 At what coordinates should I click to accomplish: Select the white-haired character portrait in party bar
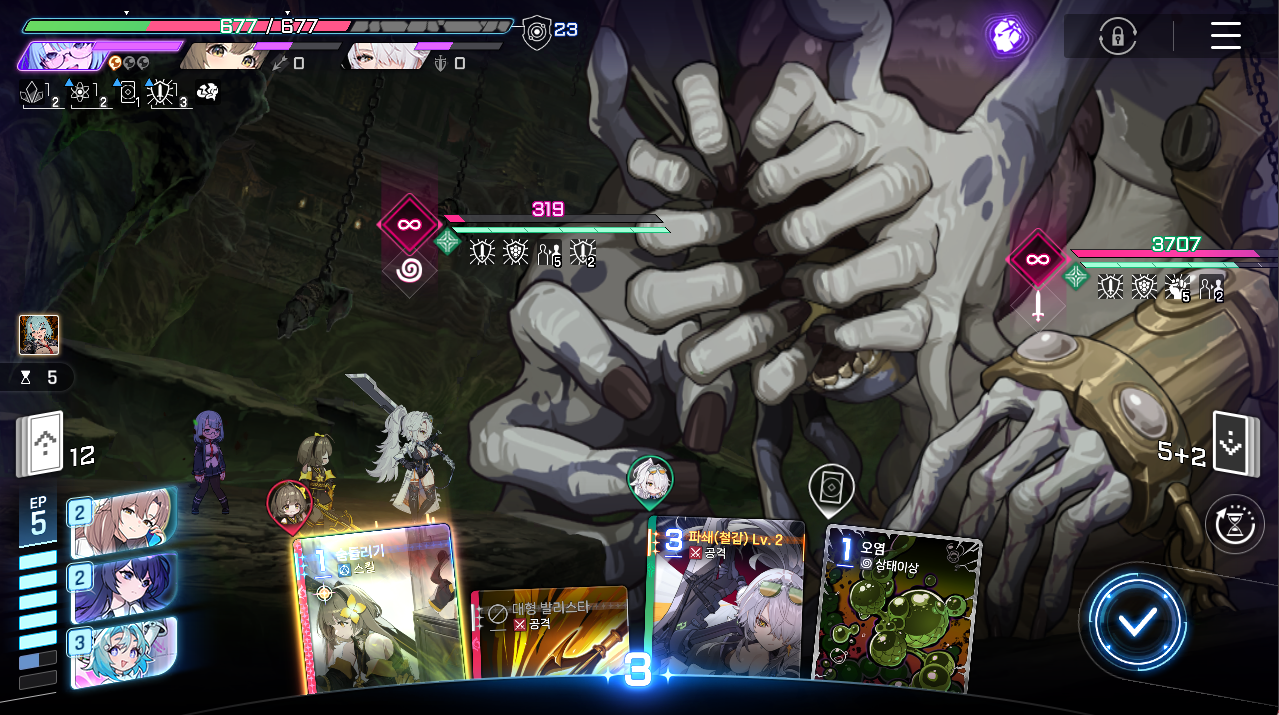pos(380,56)
